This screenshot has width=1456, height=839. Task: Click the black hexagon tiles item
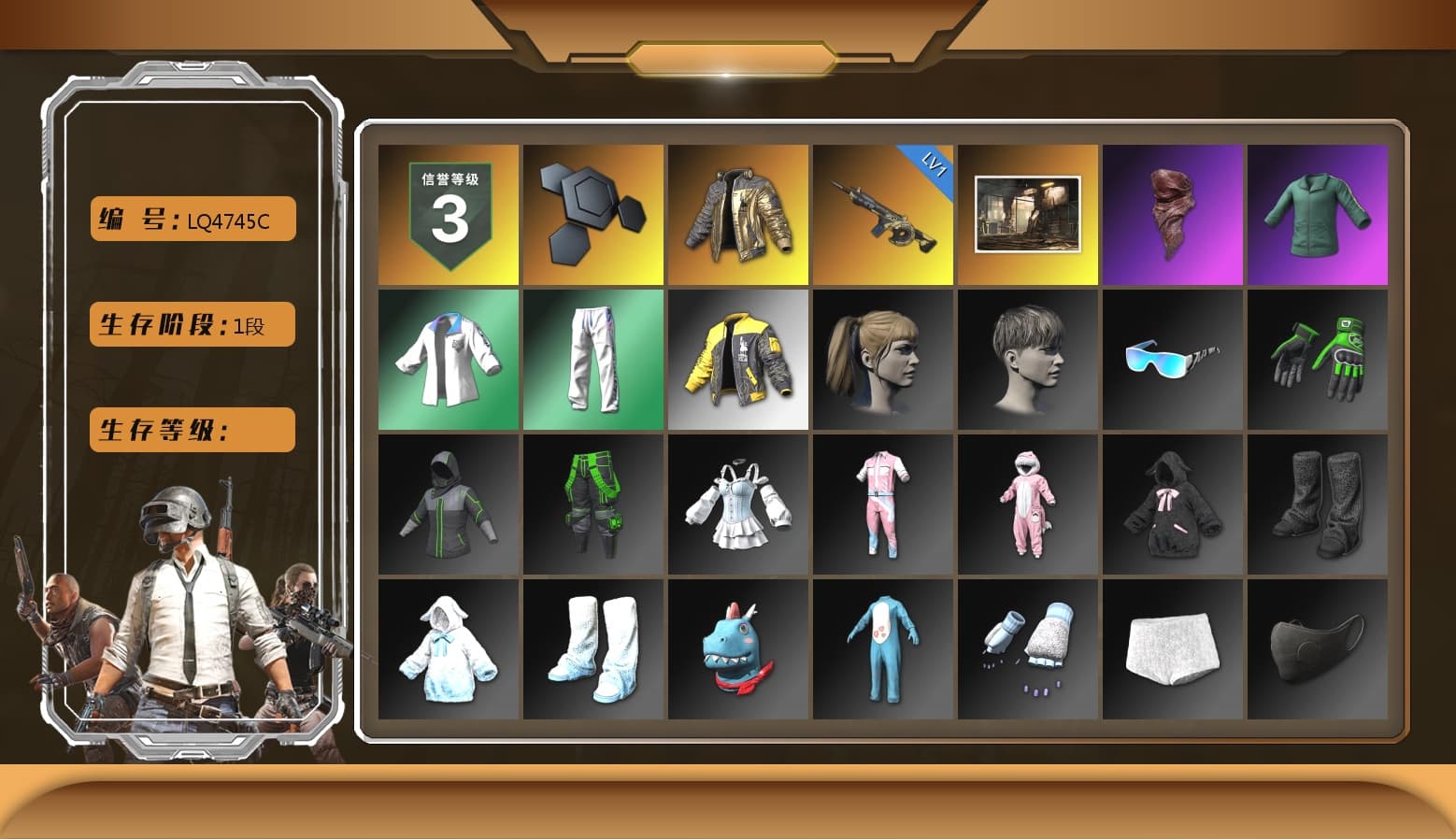pos(592,213)
